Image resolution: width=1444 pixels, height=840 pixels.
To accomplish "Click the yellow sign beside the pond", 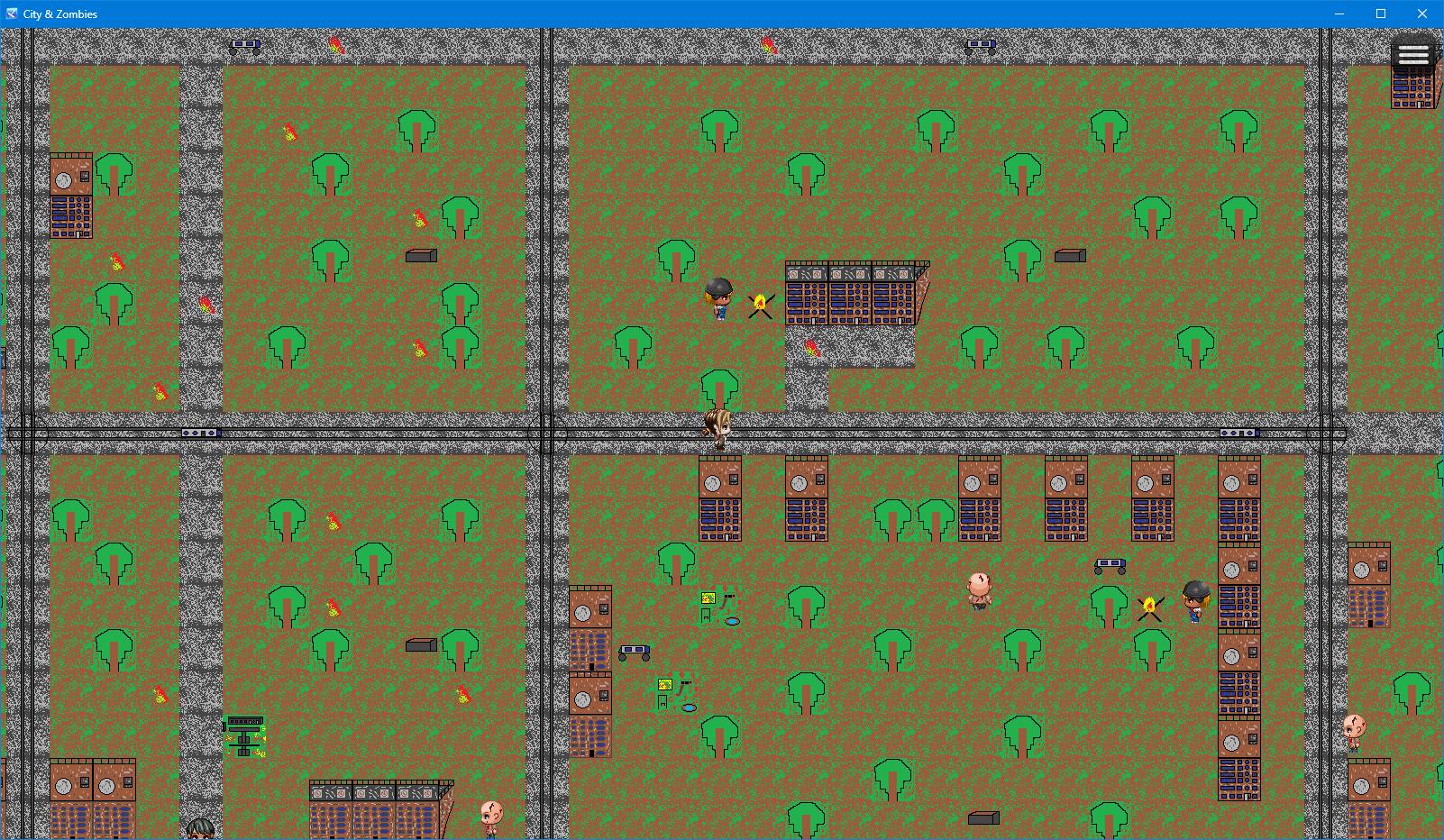I will [x=708, y=598].
